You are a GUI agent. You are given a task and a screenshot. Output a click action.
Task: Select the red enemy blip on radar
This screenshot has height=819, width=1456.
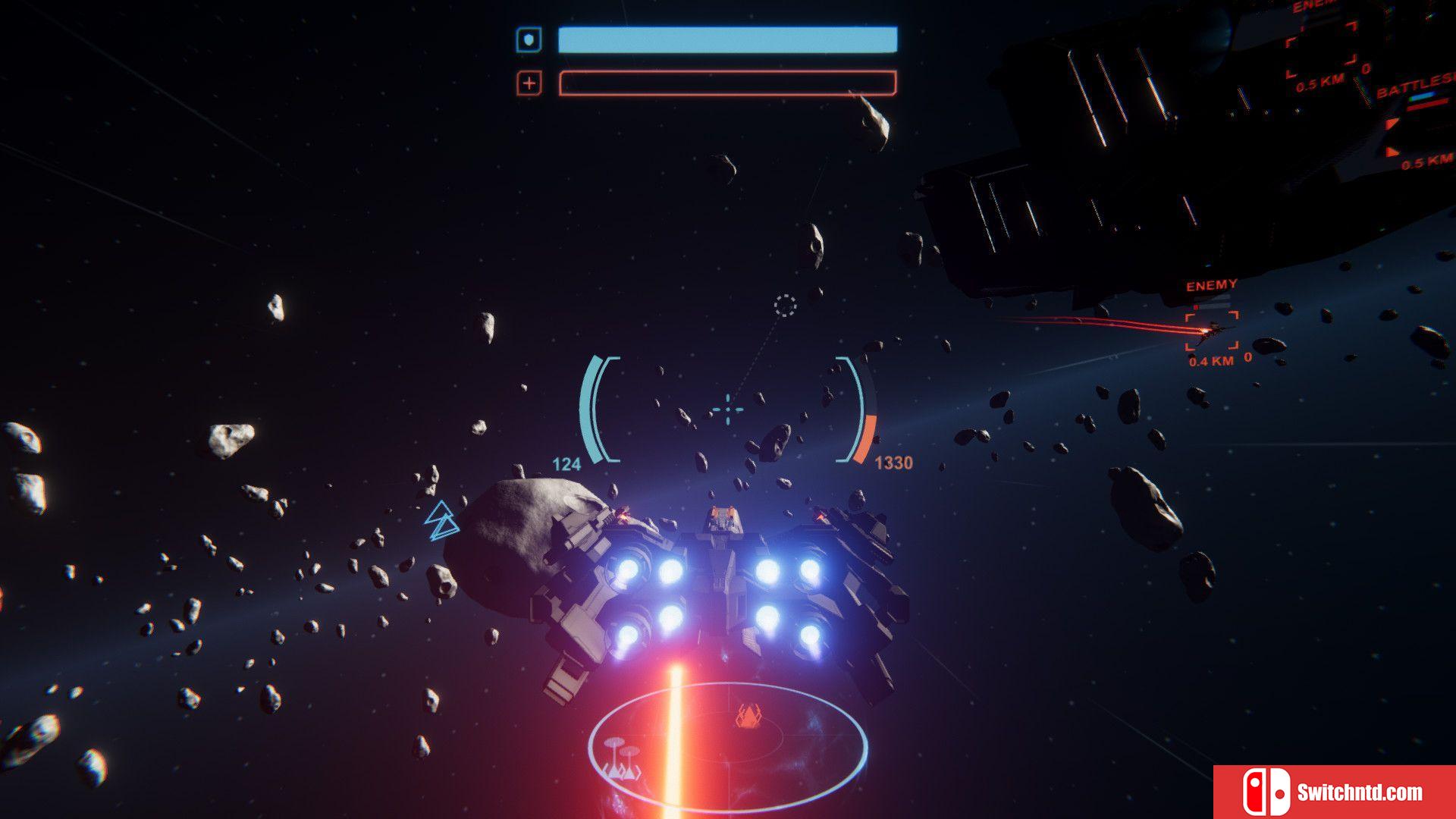tap(748, 715)
